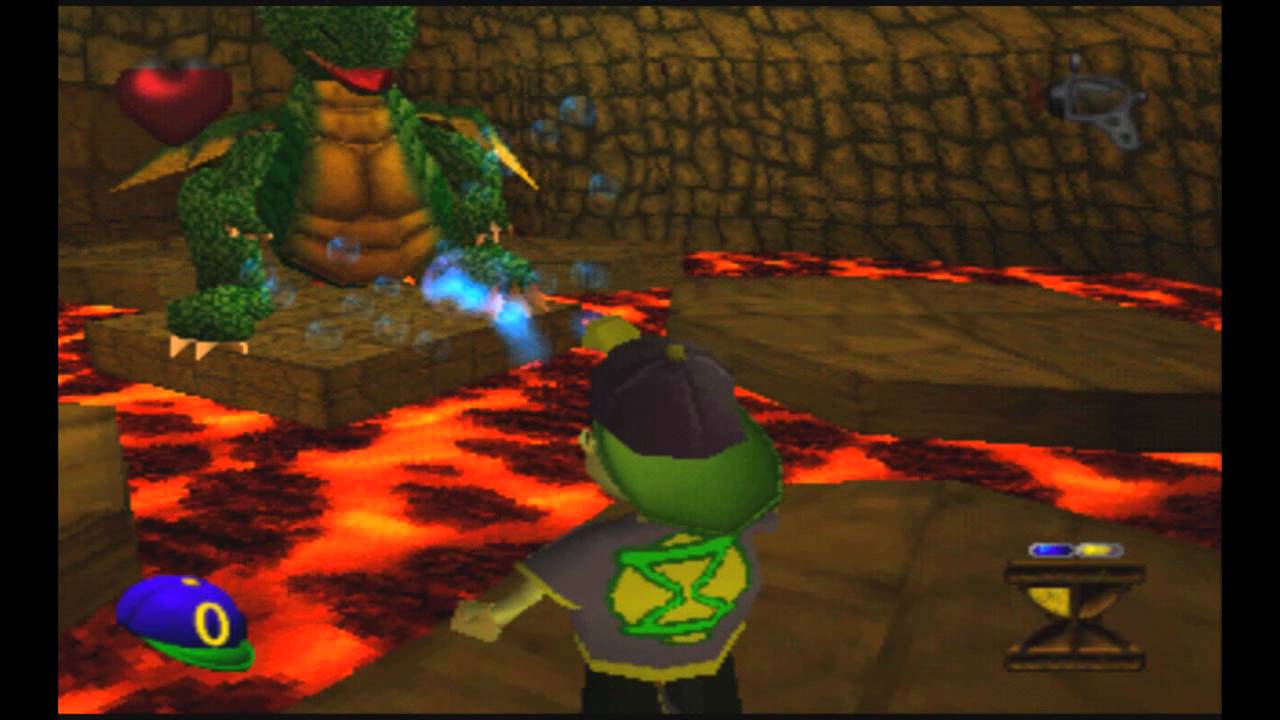This screenshot has height=720, width=1280.
Task: Click the red heart health icon
Action: pos(173,100)
